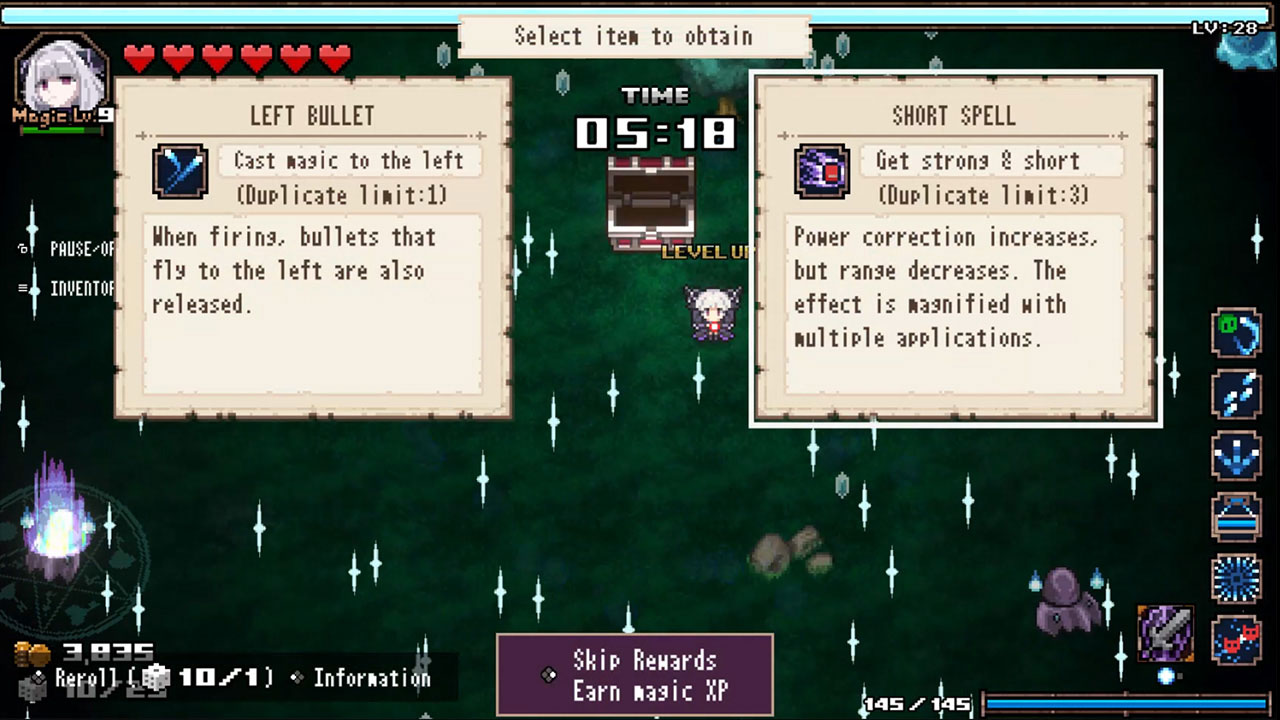Select the SHORT SPELL card title
The height and width of the screenshot is (720, 1280).
pos(955,116)
